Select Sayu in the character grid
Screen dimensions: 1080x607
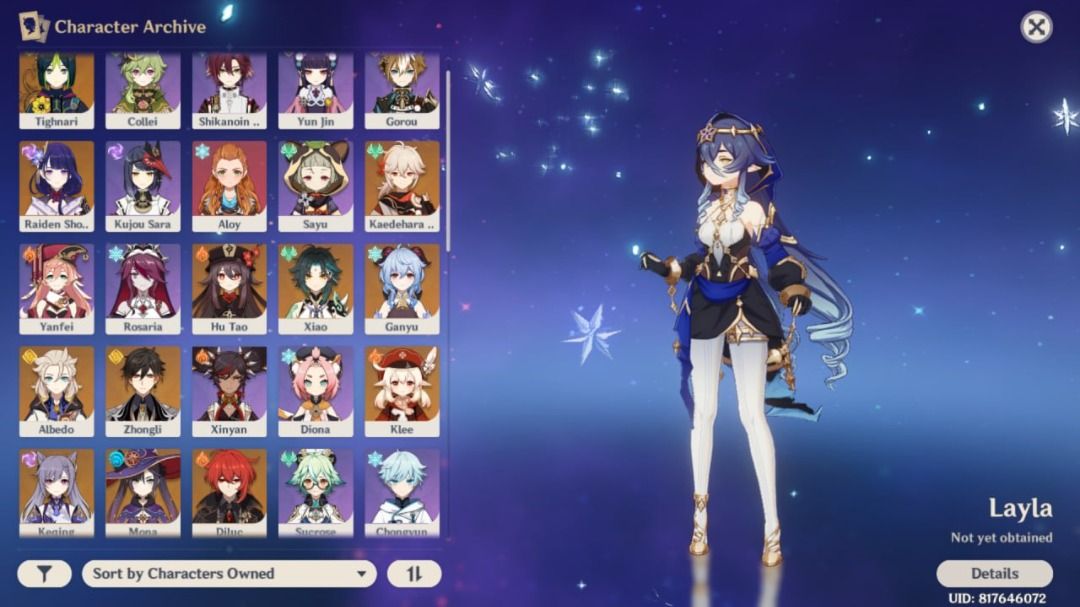(x=316, y=185)
